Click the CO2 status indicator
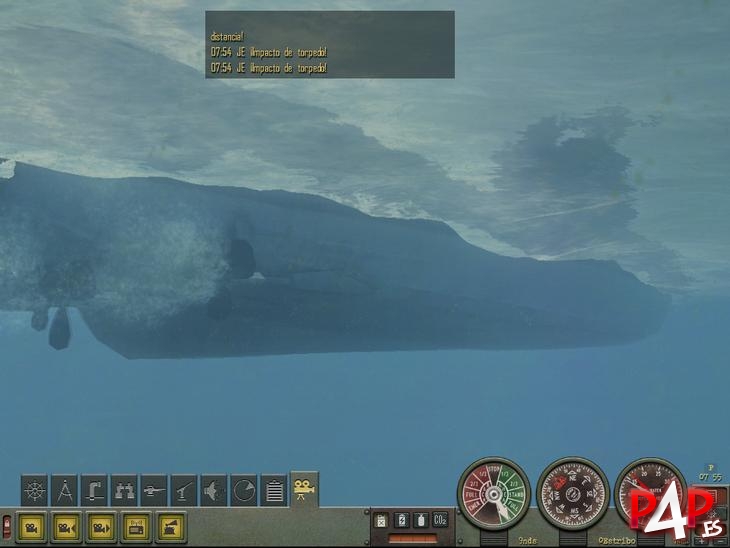This screenshot has height=548, width=730. (438, 520)
